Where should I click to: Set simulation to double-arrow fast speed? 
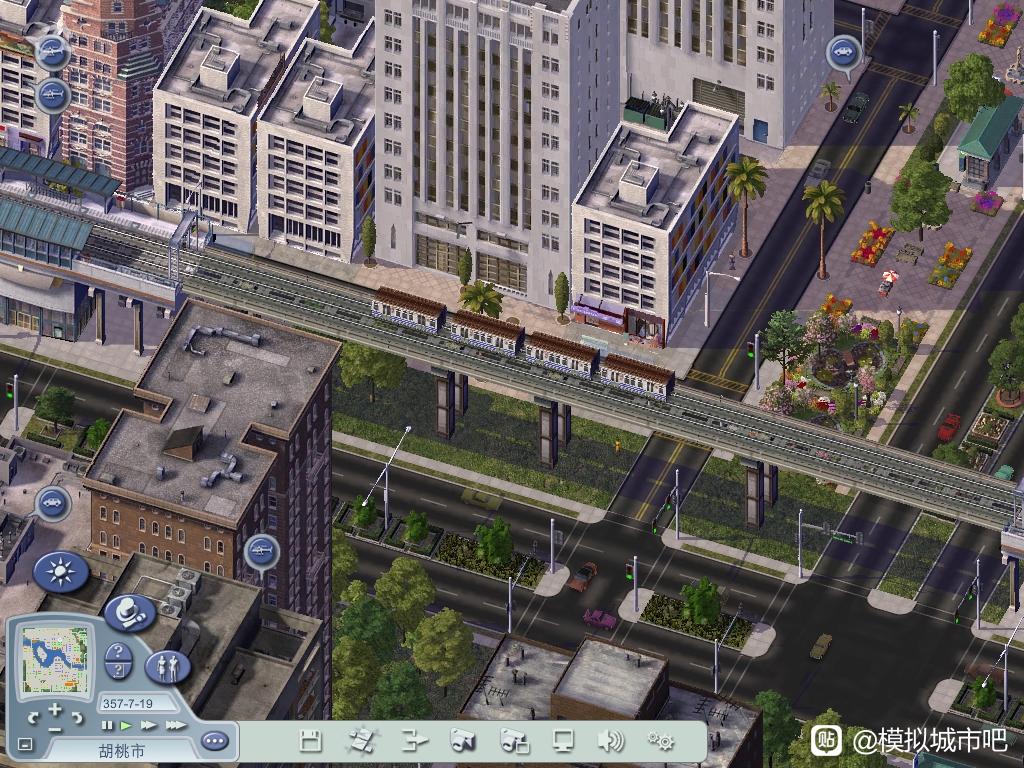tap(148, 725)
